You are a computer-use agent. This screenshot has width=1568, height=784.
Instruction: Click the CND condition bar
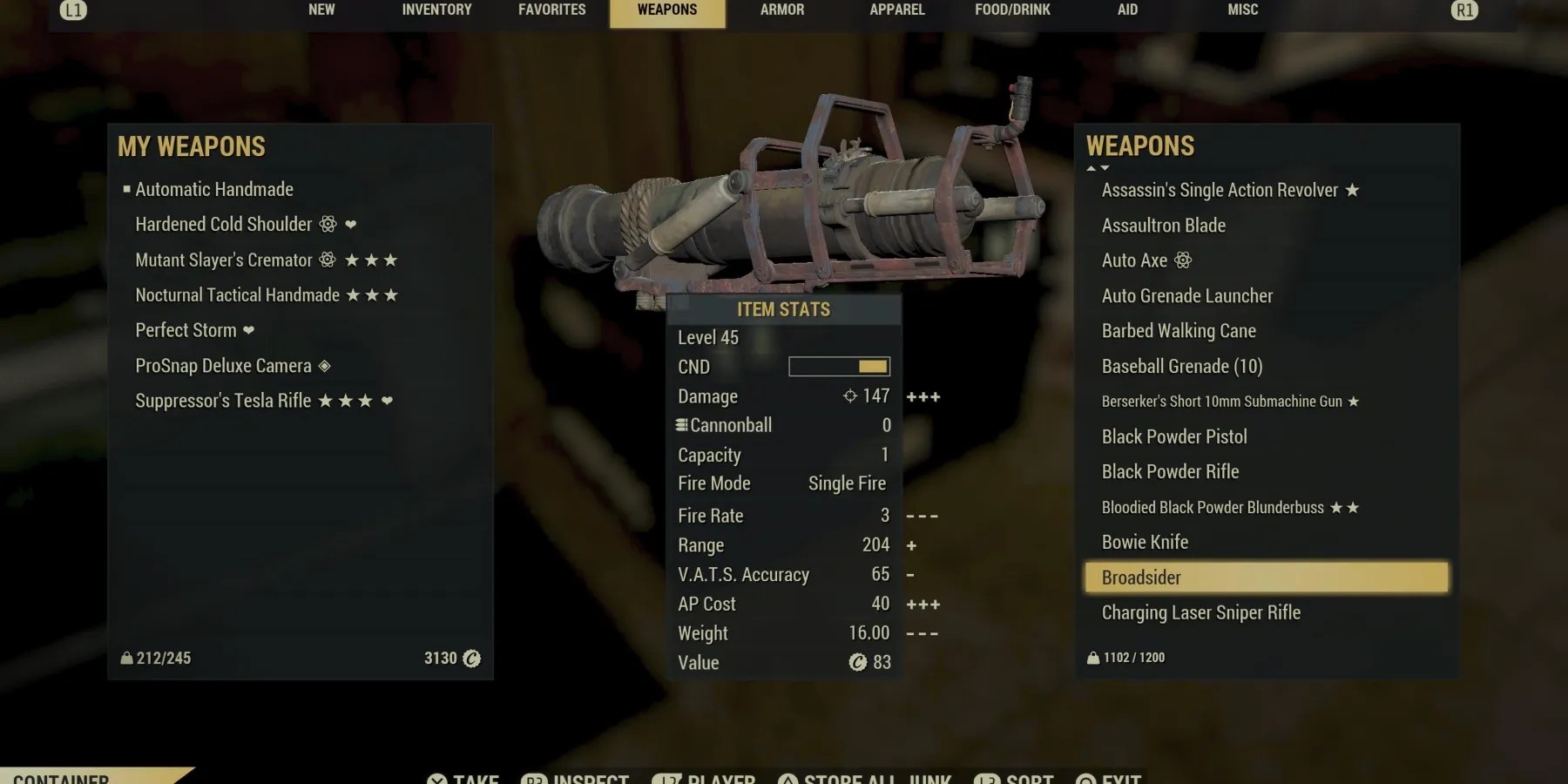(x=838, y=366)
